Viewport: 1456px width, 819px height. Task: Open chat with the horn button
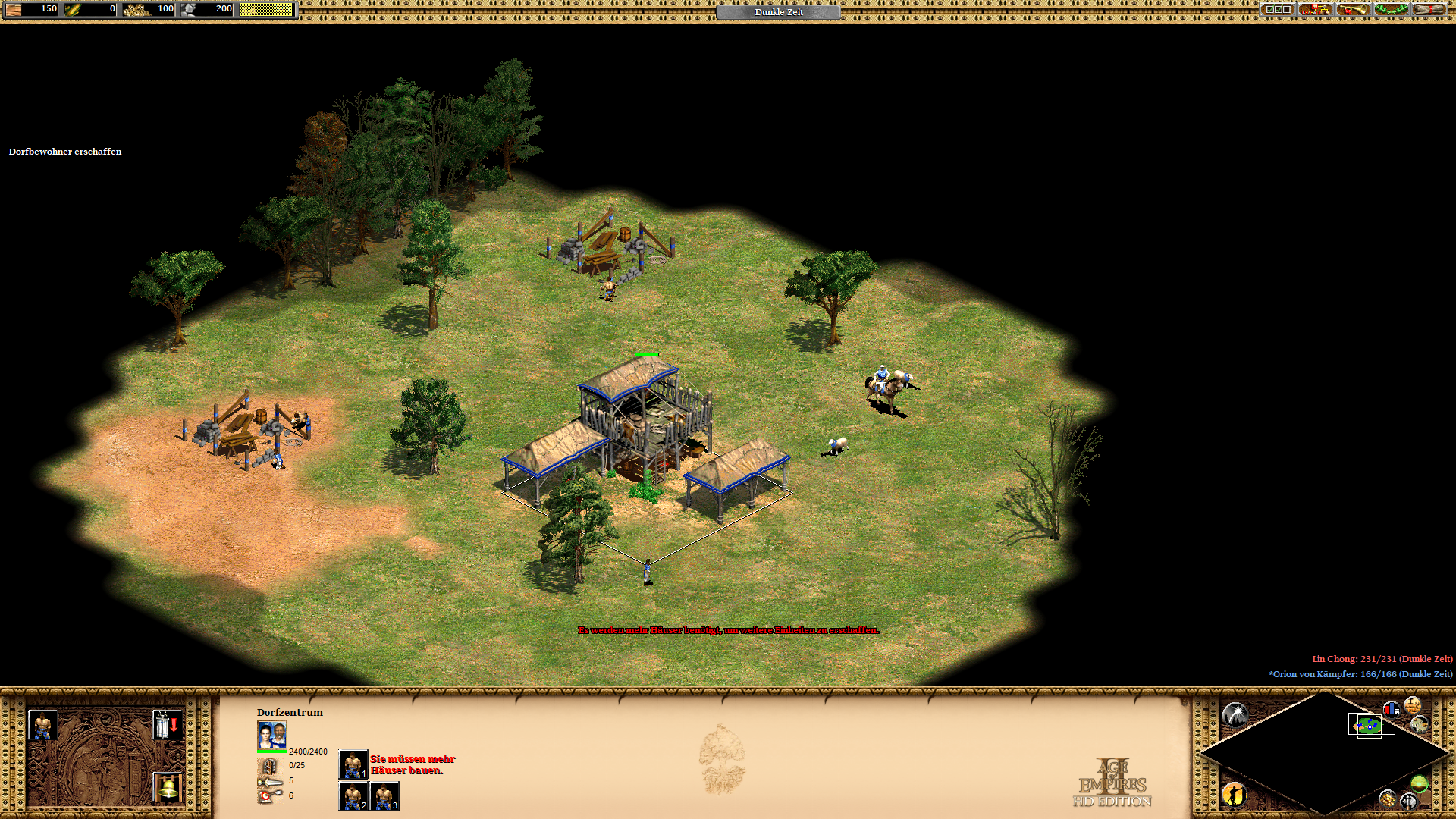point(1353,10)
